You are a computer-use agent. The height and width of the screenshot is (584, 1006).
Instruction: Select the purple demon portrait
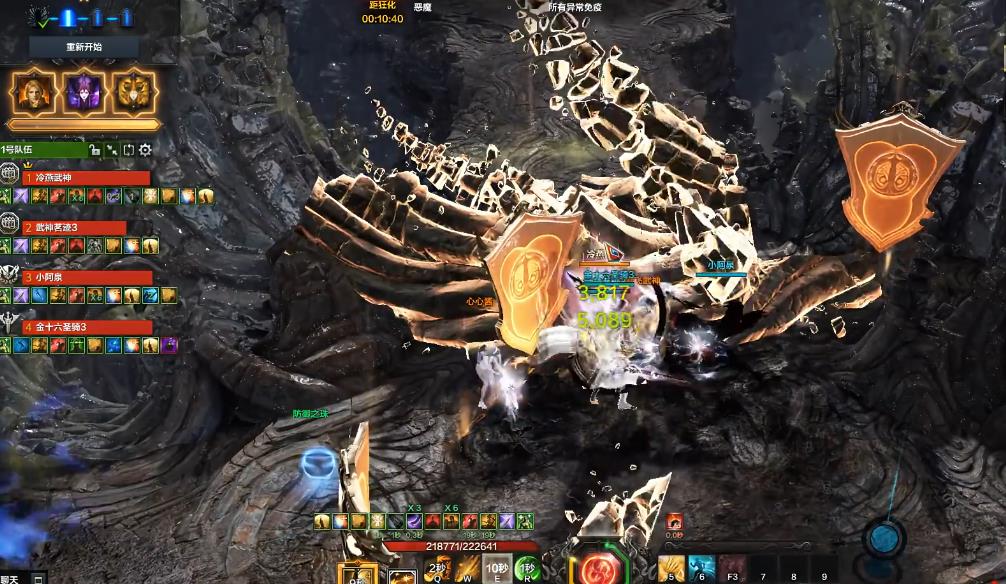click(83, 93)
